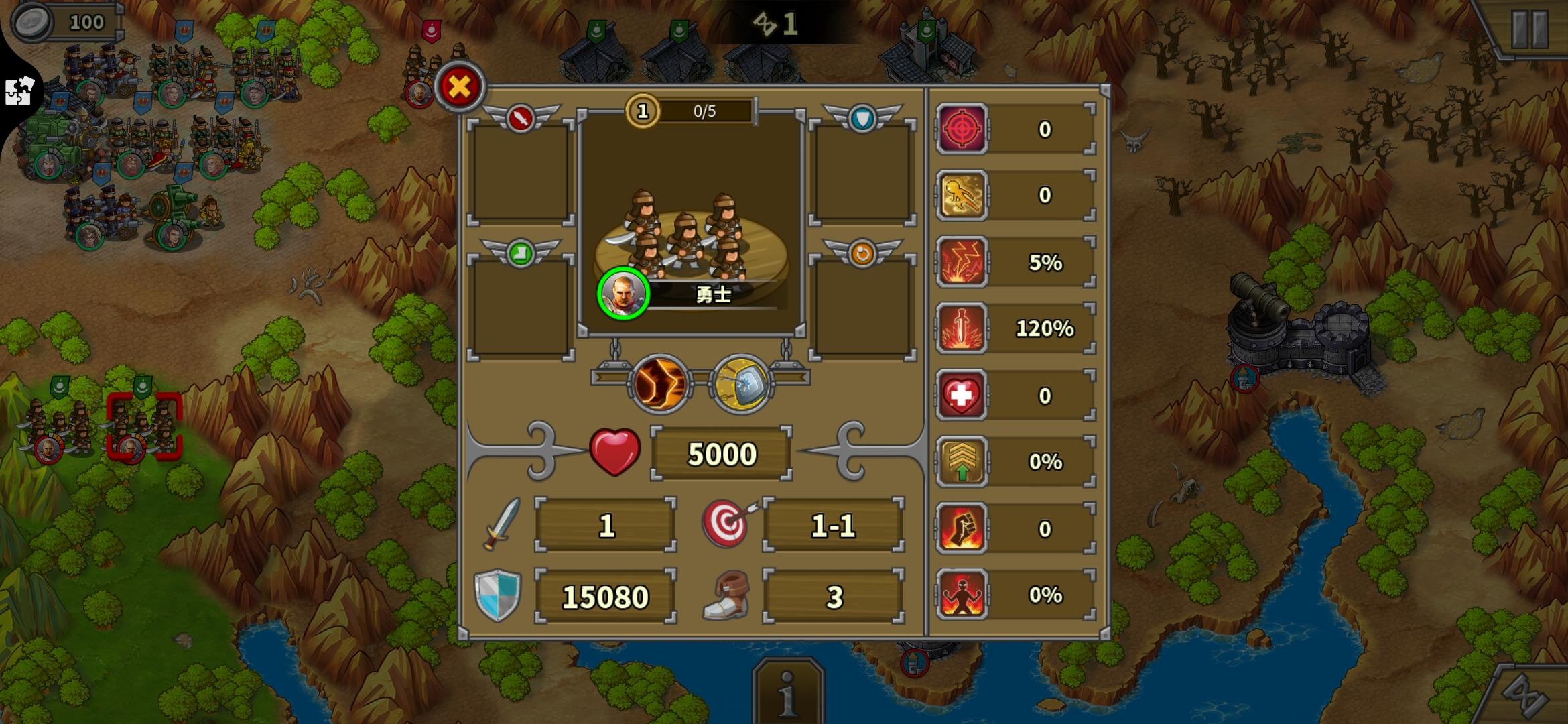This screenshot has width=1568, height=724.
Task: Click the green rank-up arrow stat icon
Action: (962, 462)
